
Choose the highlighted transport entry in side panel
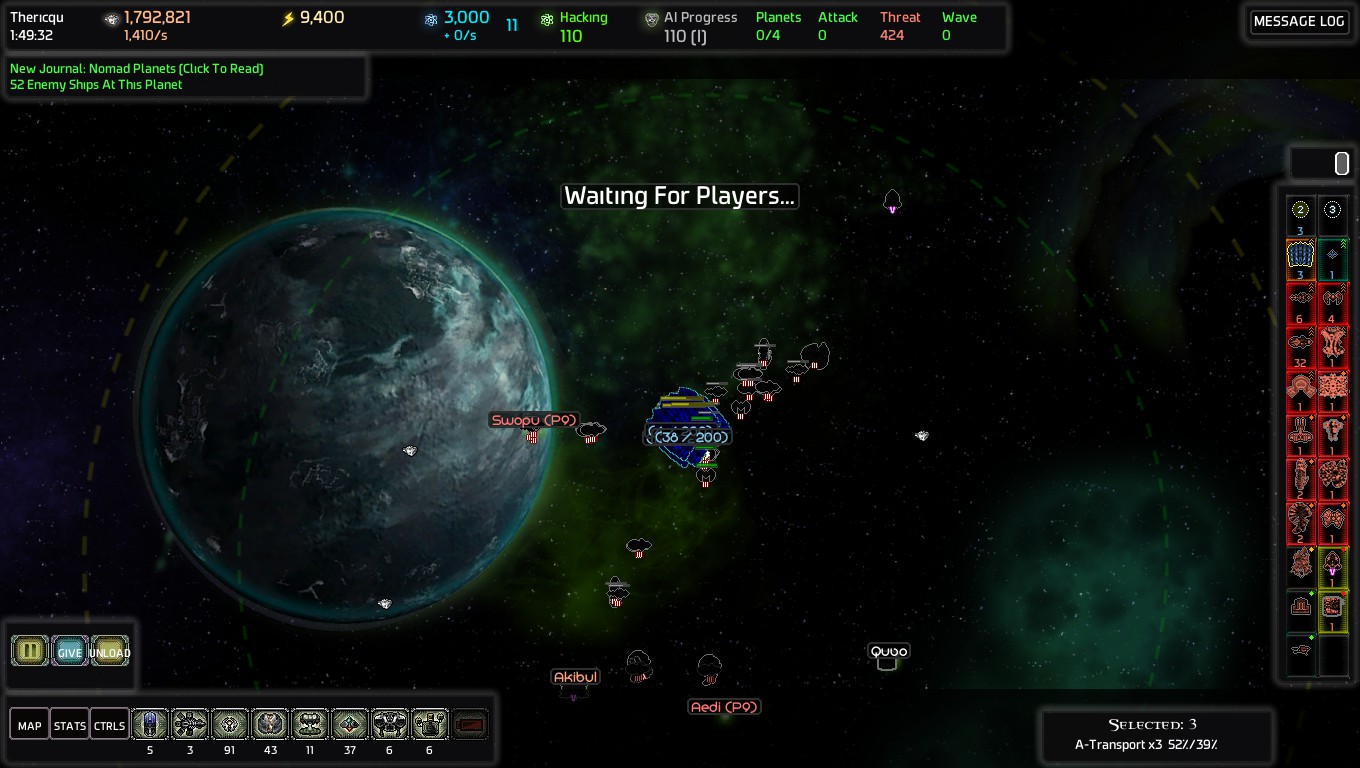tap(1300, 258)
